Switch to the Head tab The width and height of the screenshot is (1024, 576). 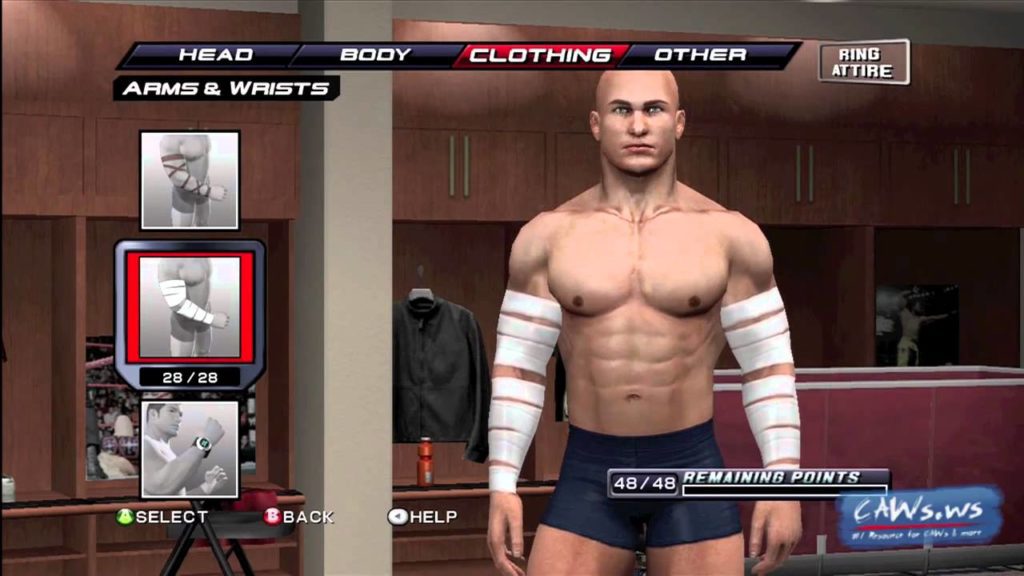[x=215, y=55]
